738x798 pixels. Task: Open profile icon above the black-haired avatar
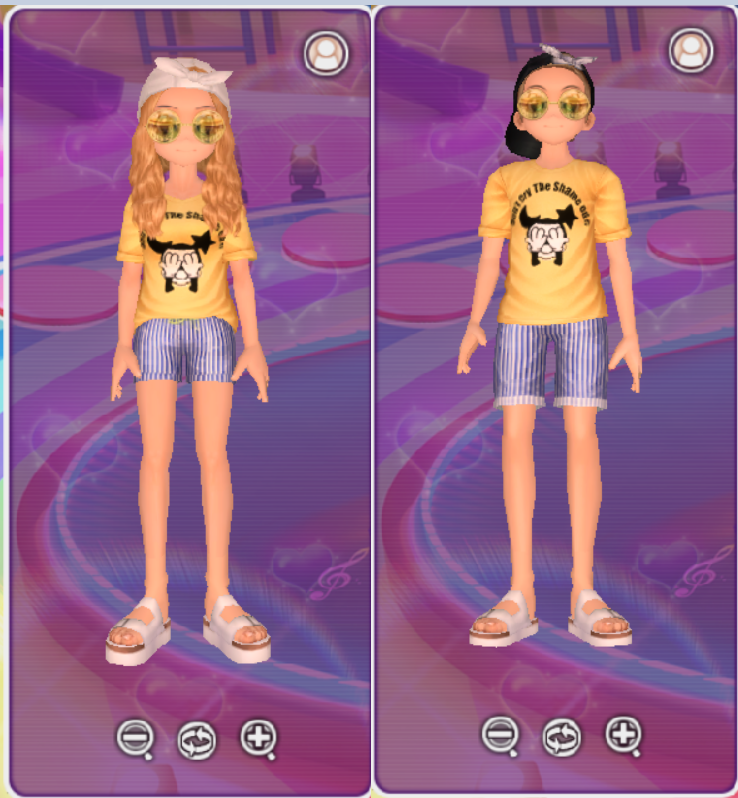tap(691, 50)
